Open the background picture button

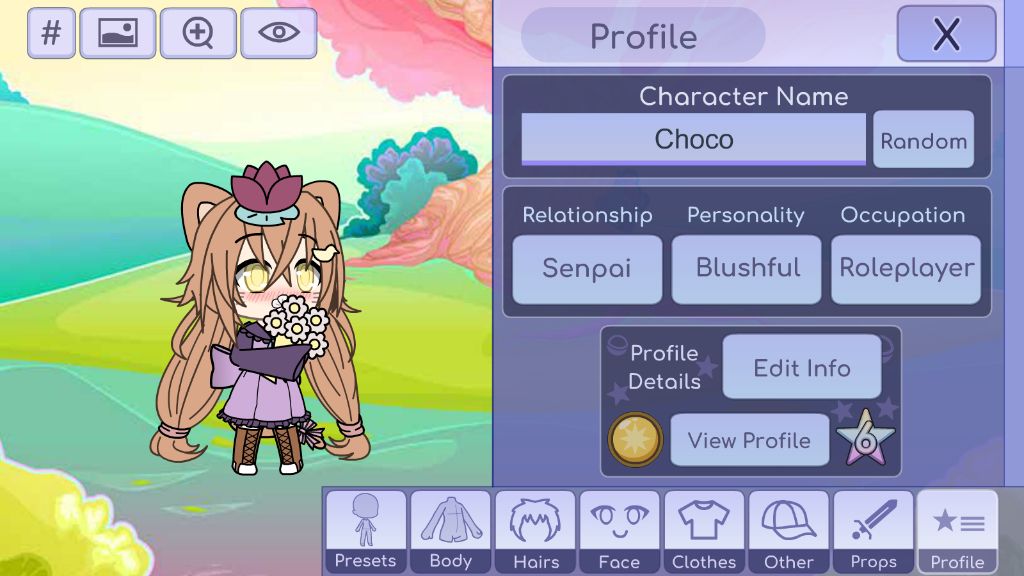click(118, 33)
